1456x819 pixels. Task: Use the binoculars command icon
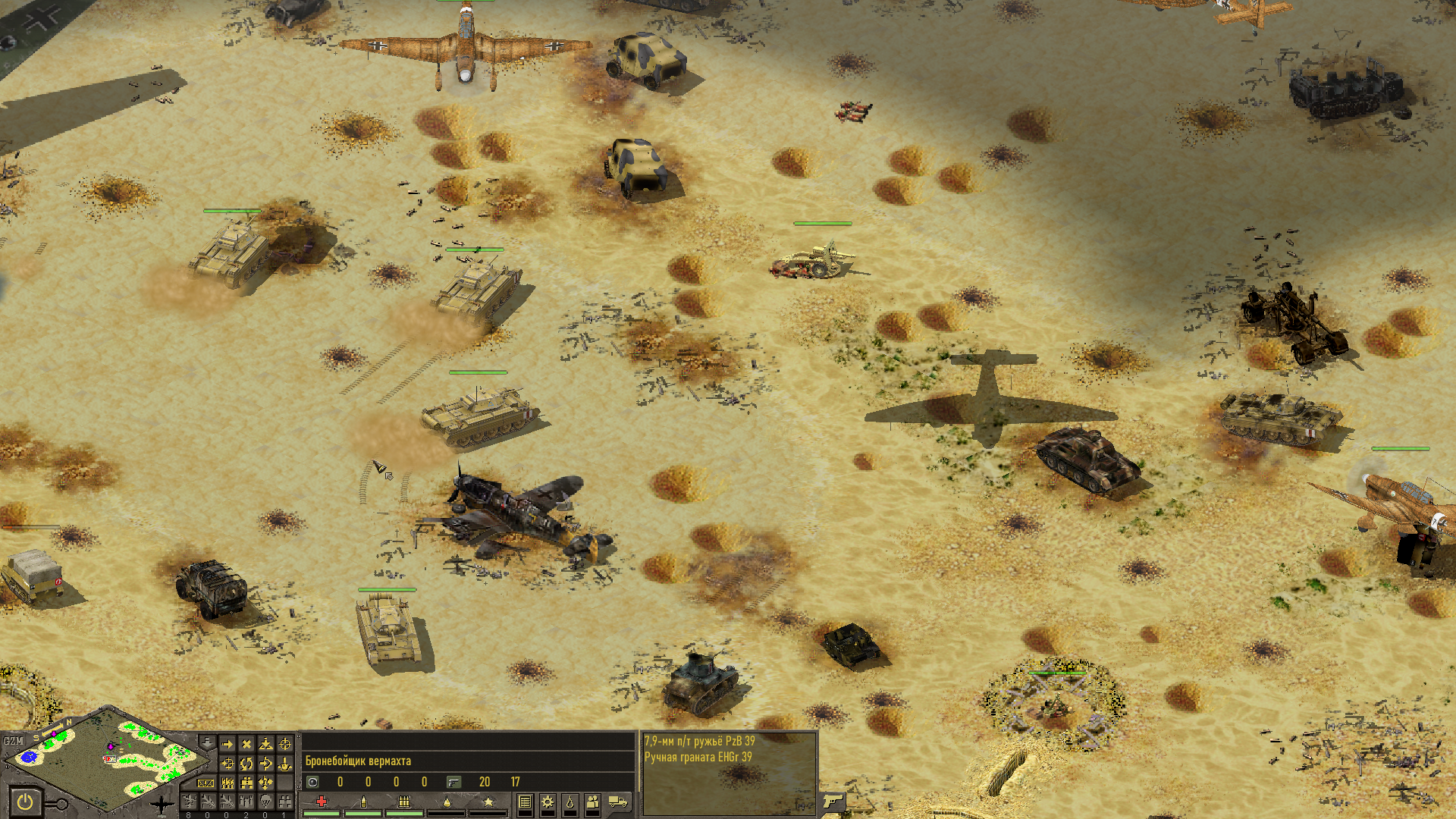pos(246,783)
